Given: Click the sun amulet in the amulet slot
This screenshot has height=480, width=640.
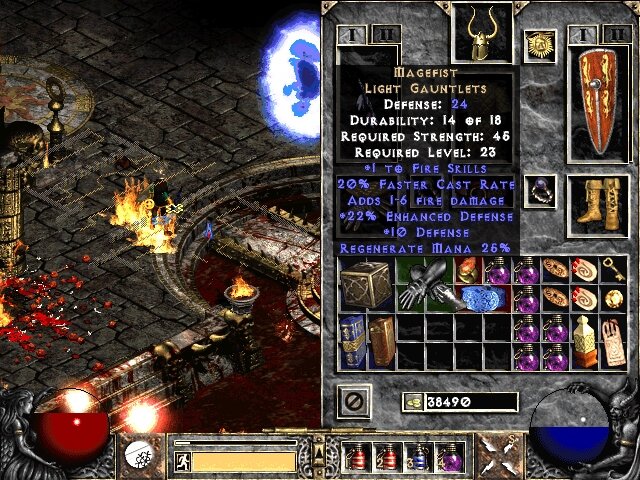Looking at the screenshot, I should (539, 45).
